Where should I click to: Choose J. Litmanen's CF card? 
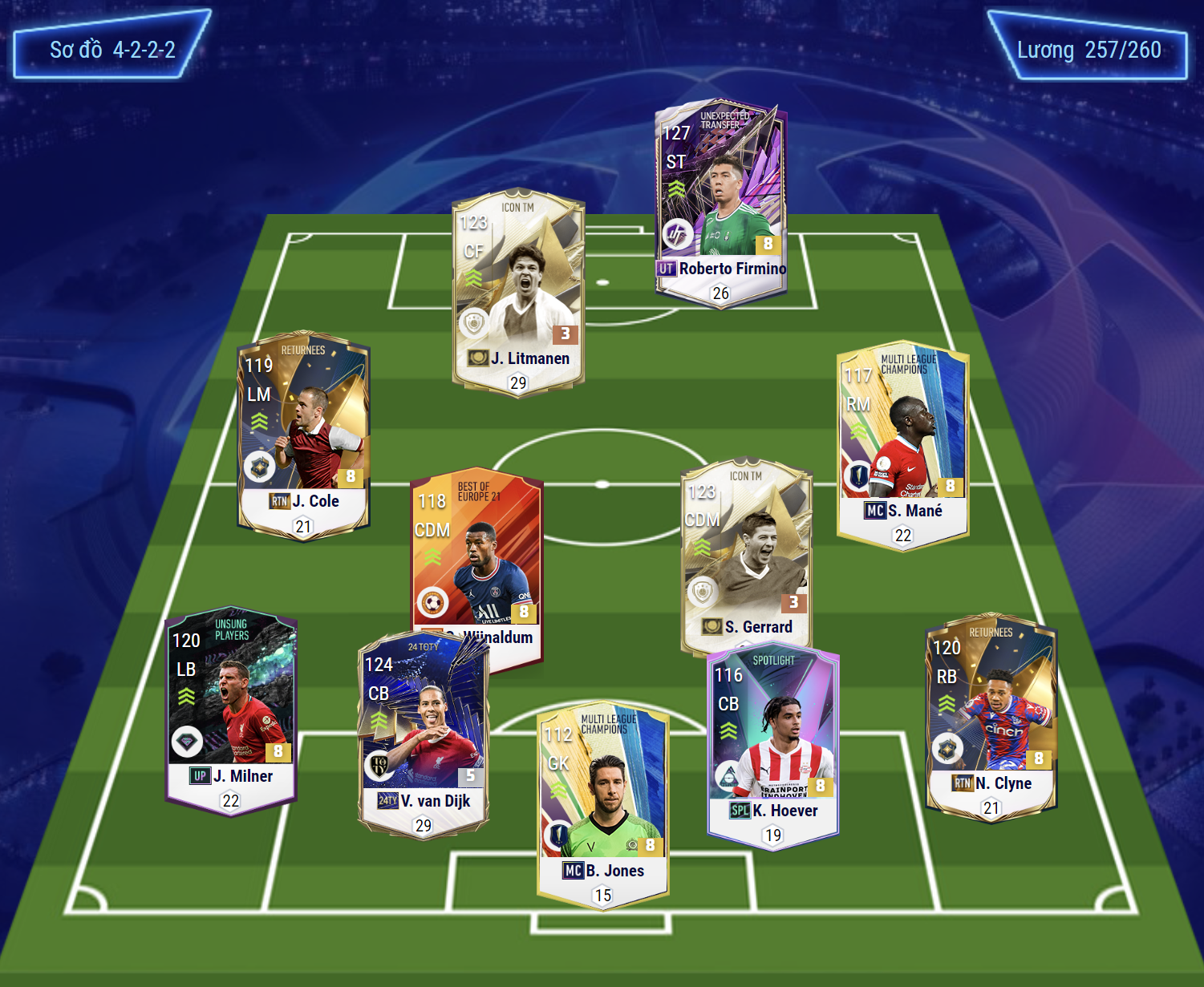(x=518, y=290)
